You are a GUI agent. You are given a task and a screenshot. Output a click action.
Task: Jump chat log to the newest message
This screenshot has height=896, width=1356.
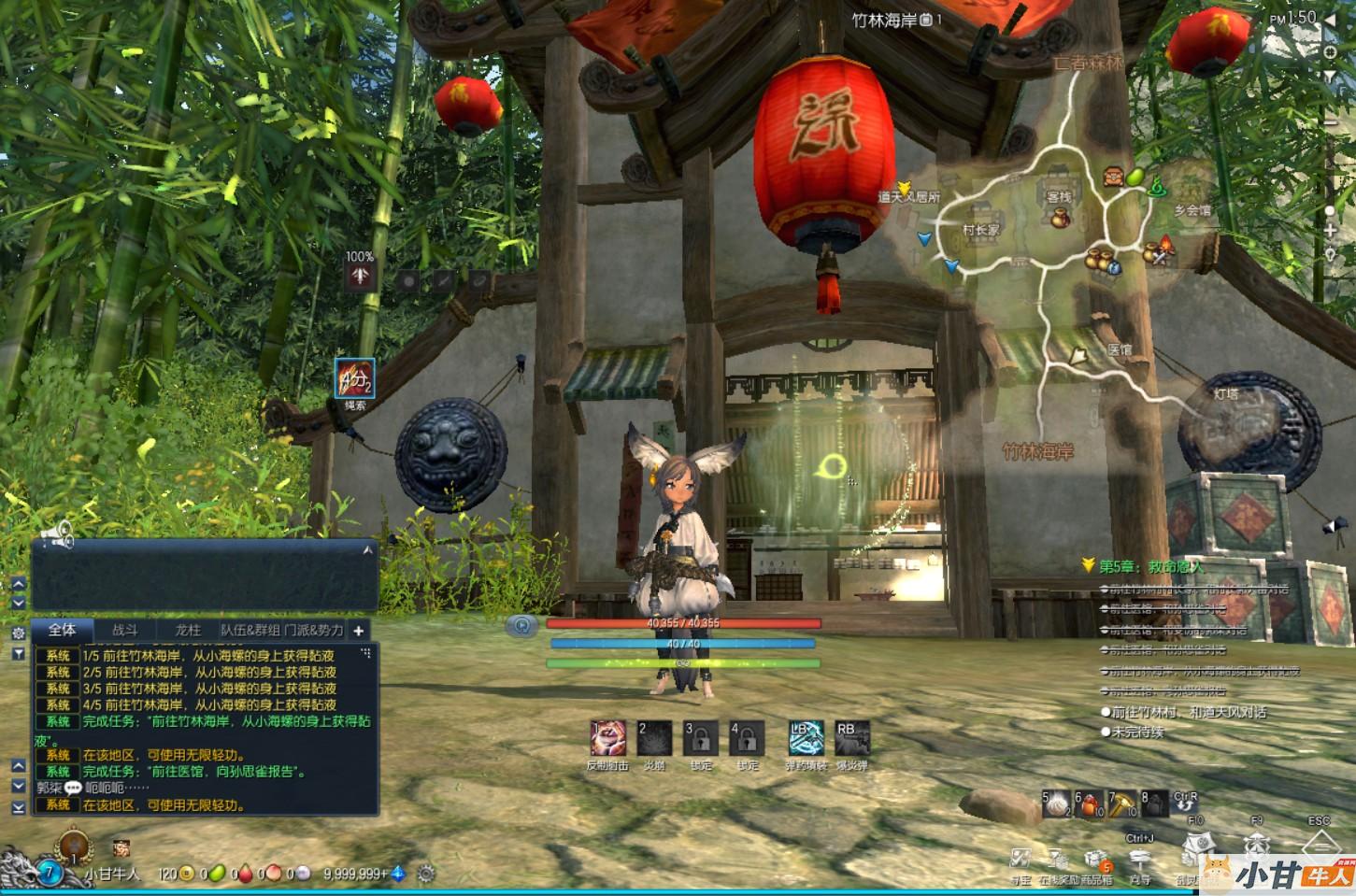[x=18, y=807]
